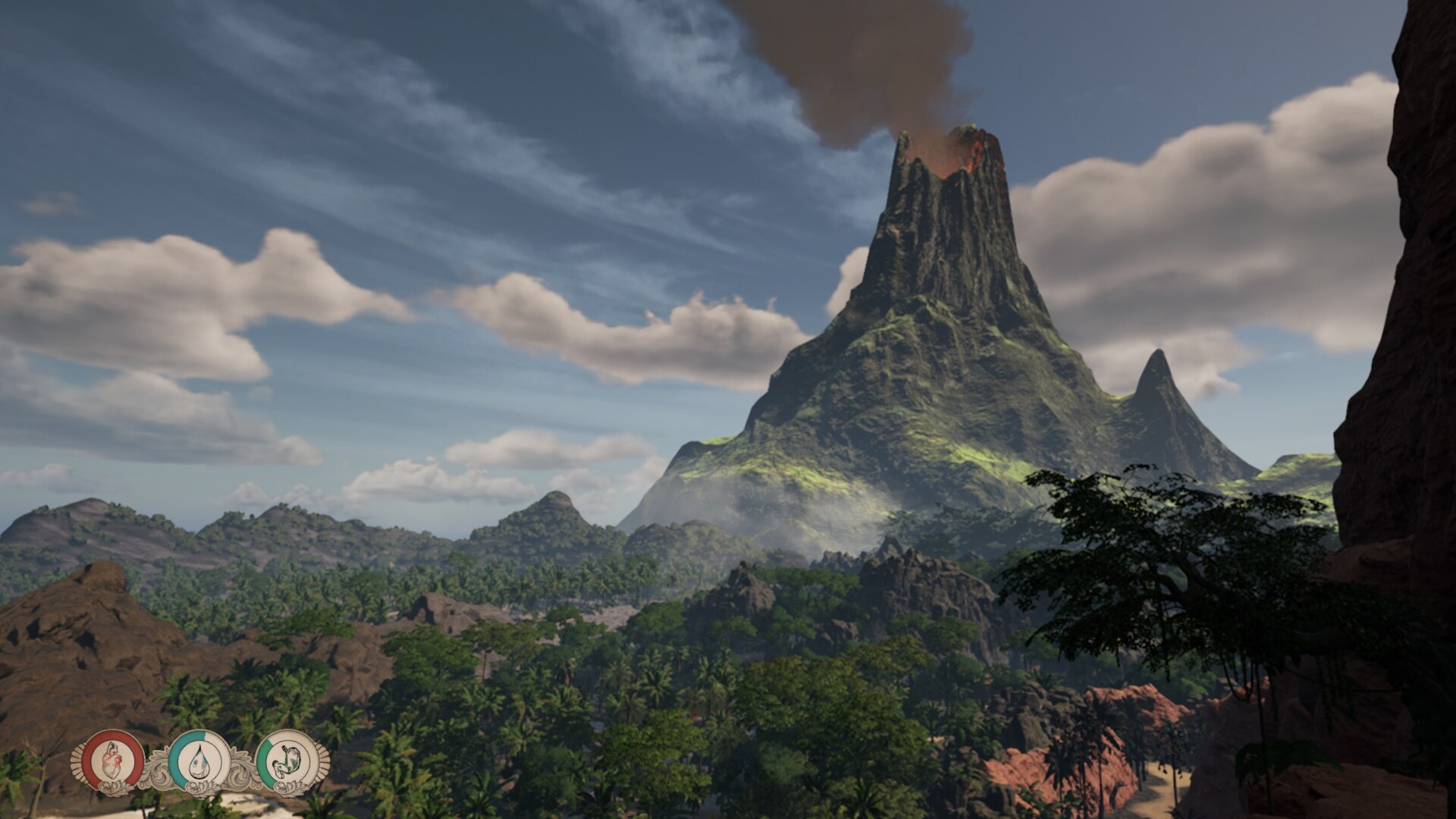Viewport: 1456px width, 819px height.
Task: Choose the green stomach hunger icon
Action: click(x=286, y=760)
